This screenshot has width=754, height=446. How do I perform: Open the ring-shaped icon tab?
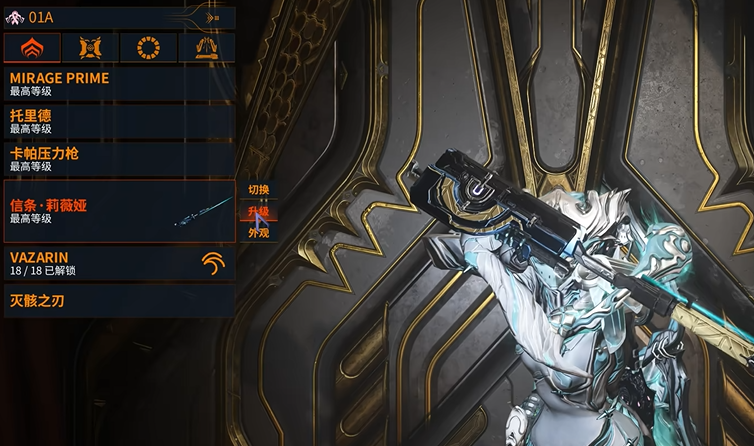click(x=148, y=47)
